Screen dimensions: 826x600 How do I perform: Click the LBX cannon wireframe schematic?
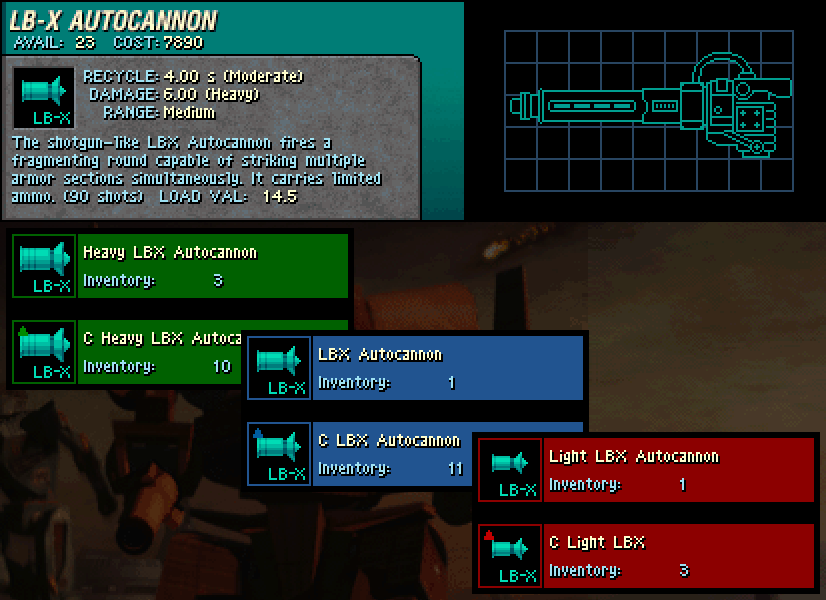click(648, 108)
